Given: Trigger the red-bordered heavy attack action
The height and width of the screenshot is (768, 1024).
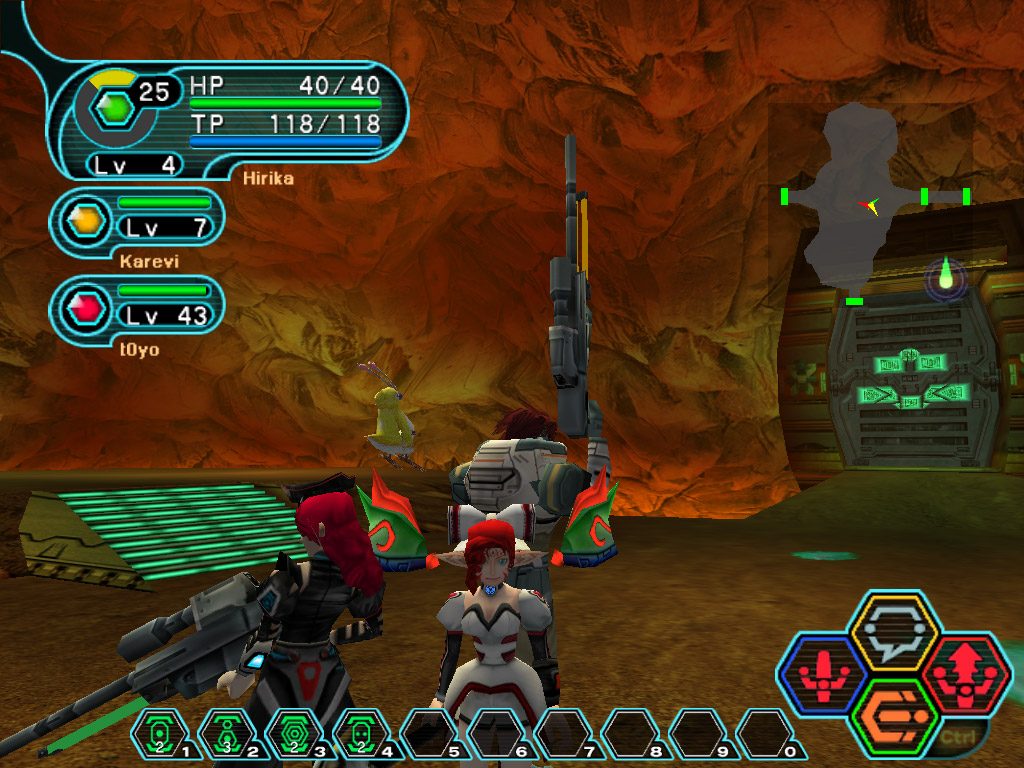Looking at the screenshot, I should click(x=967, y=672).
